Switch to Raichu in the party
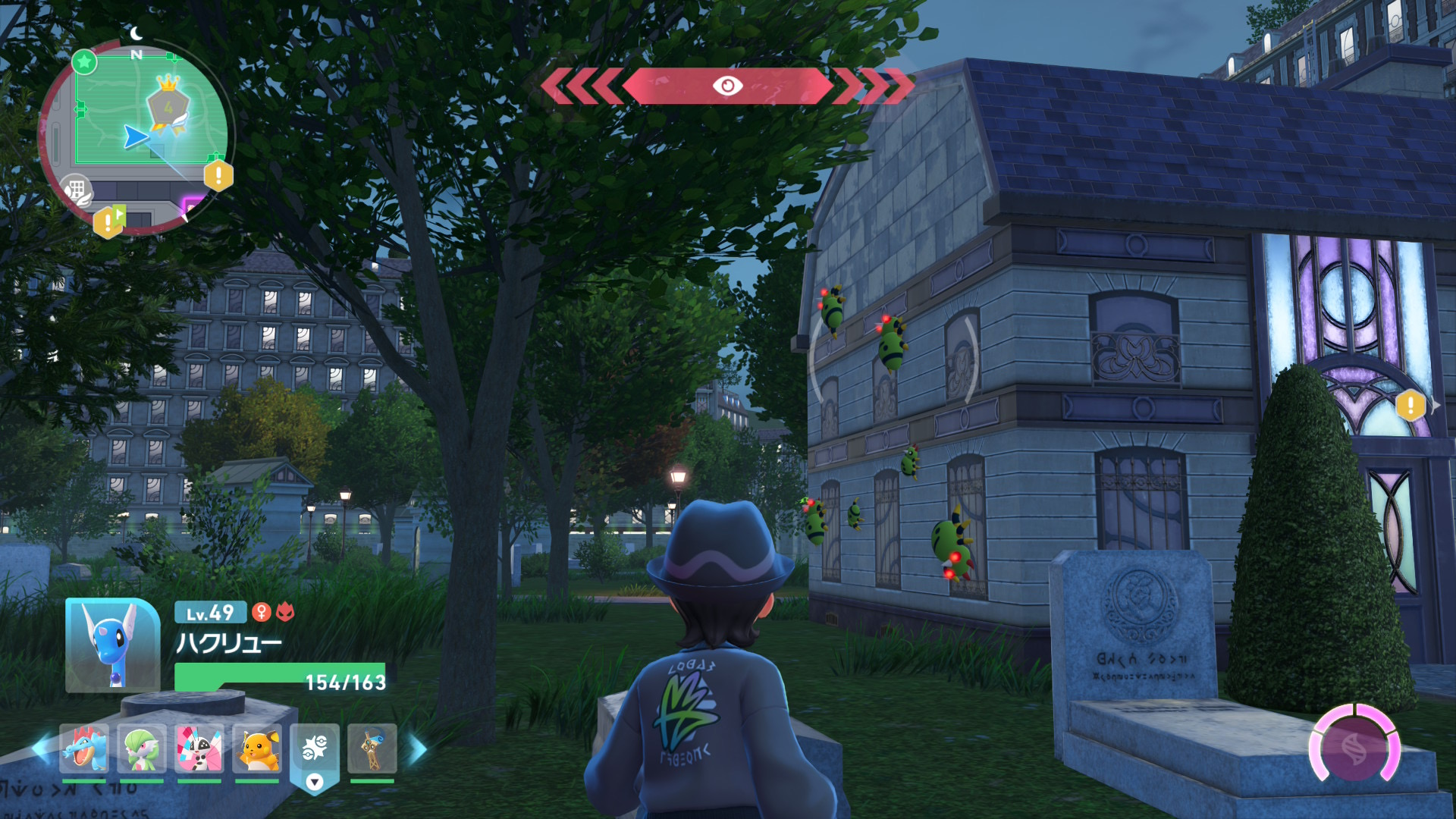The image size is (1456, 819). (x=257, y=748)
